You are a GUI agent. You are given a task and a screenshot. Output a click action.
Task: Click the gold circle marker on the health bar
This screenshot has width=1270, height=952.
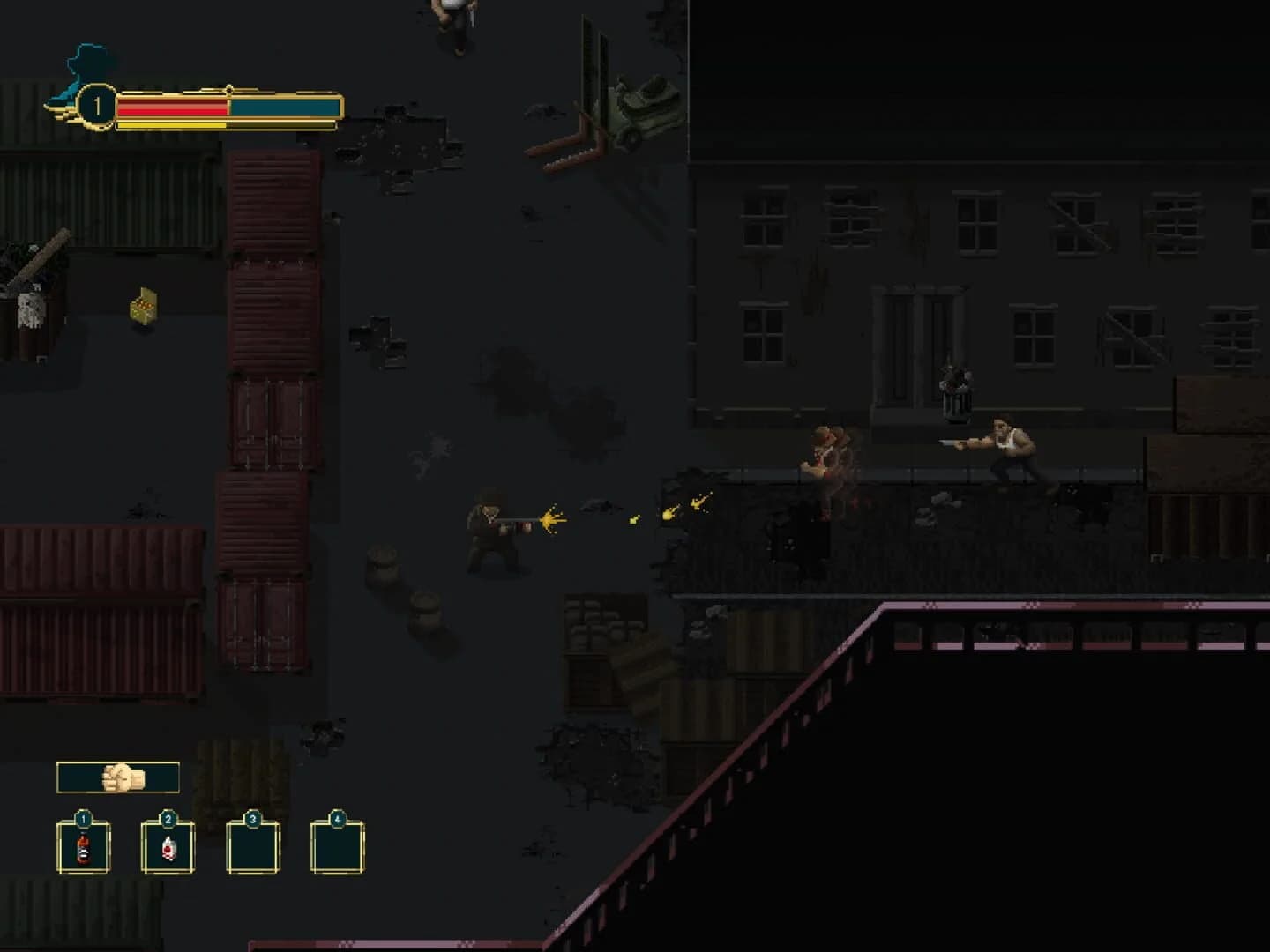point(229,89)
